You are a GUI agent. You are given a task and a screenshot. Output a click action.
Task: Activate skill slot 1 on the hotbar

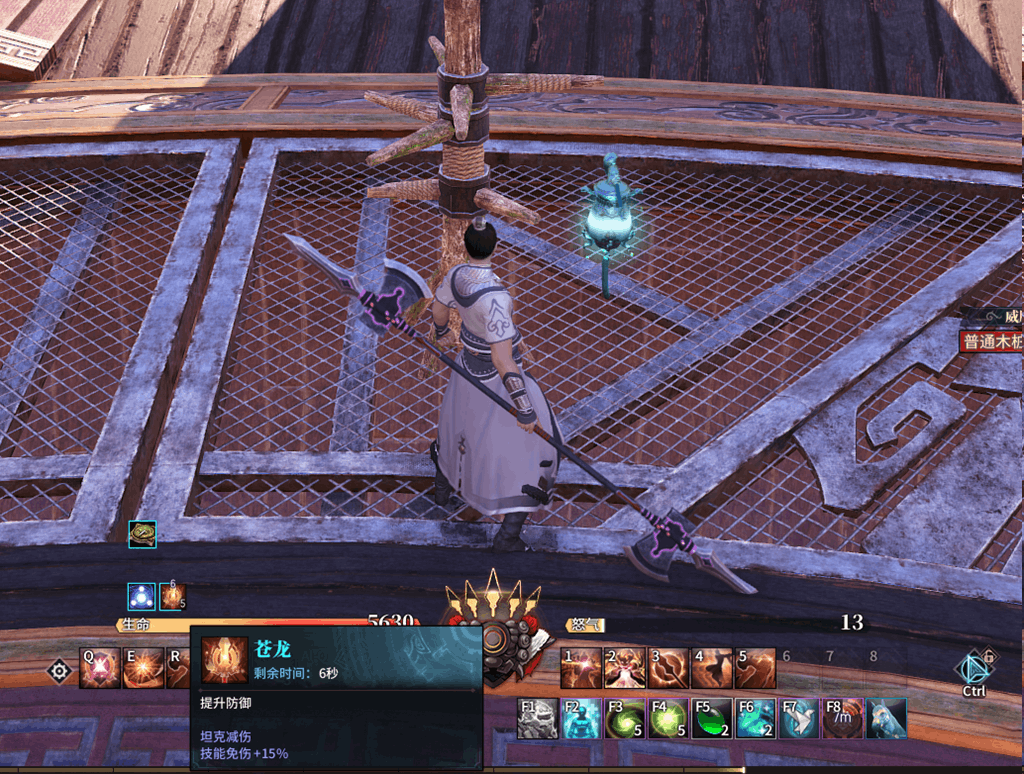(581, 668)
